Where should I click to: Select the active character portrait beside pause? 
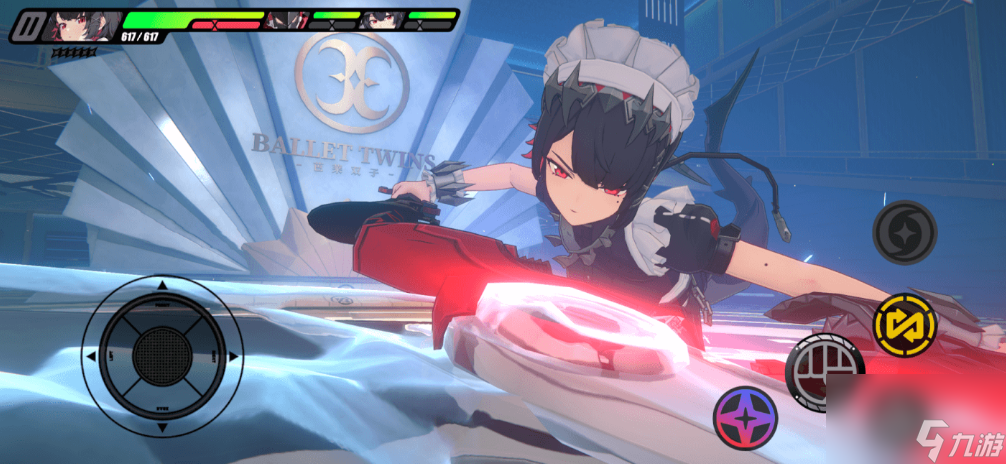pos(80,24)
